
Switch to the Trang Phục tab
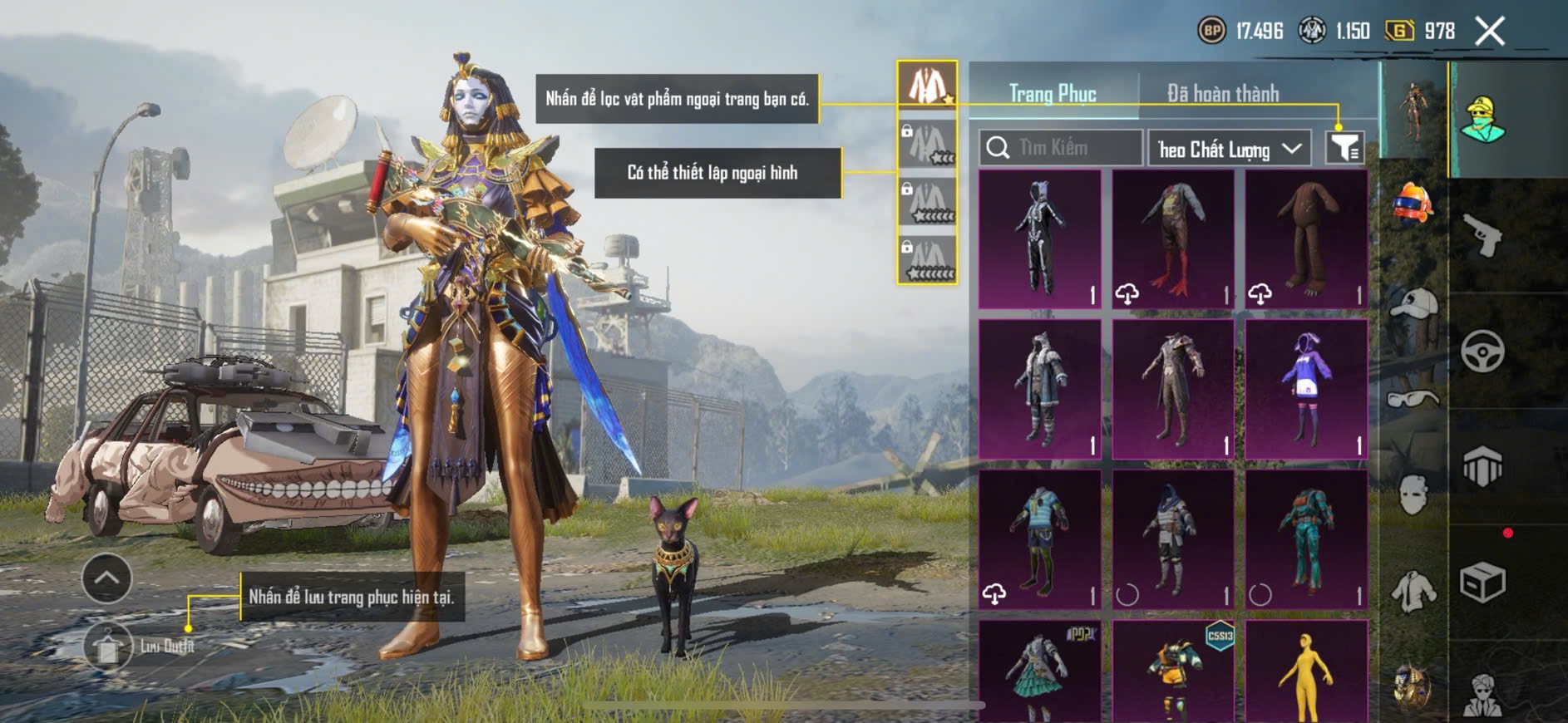[1053, 93]
